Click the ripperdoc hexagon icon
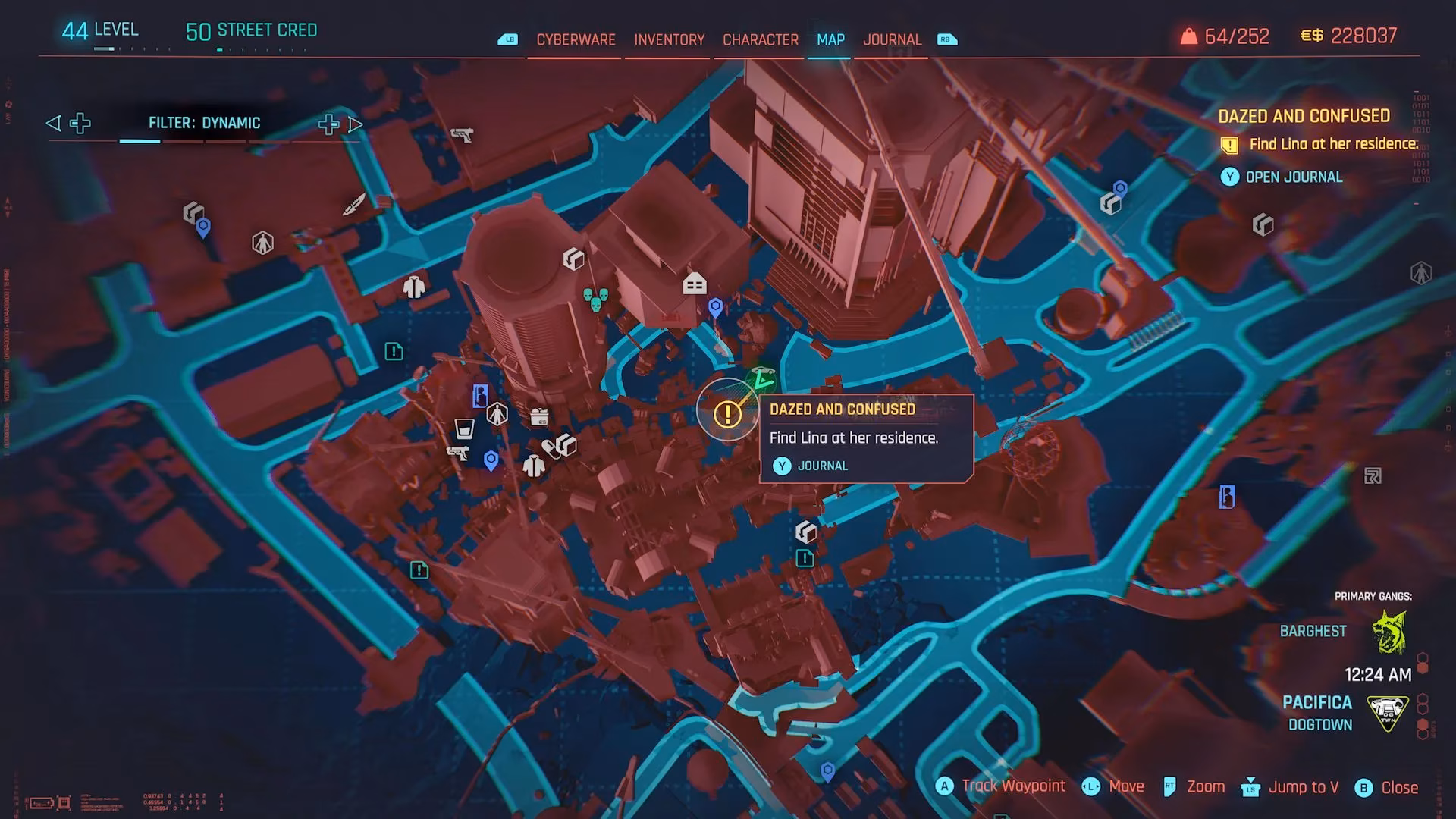1456x819 pixels. (x=497, y=413)
